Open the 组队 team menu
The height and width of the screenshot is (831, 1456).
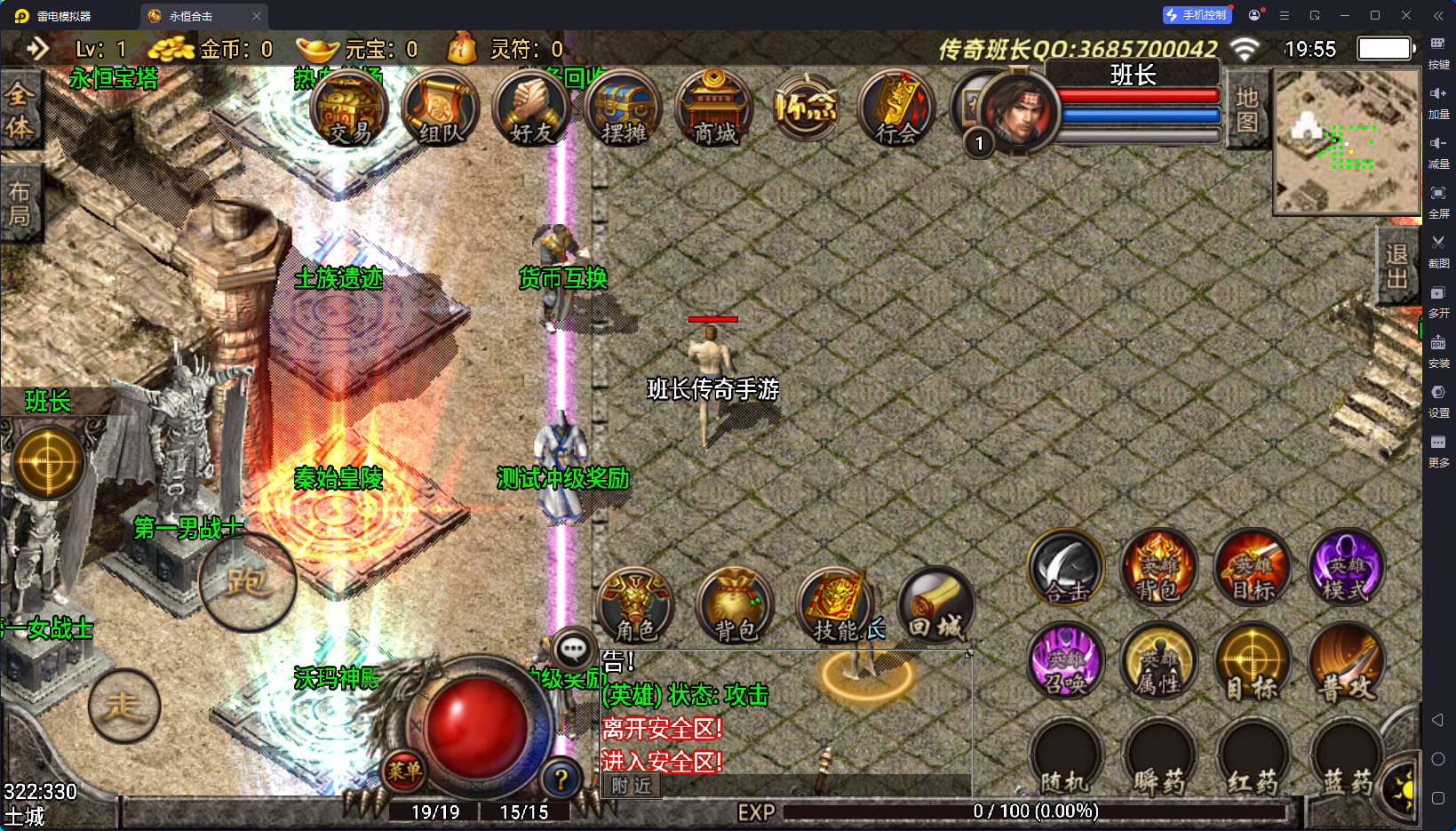(x=441, y=110)
